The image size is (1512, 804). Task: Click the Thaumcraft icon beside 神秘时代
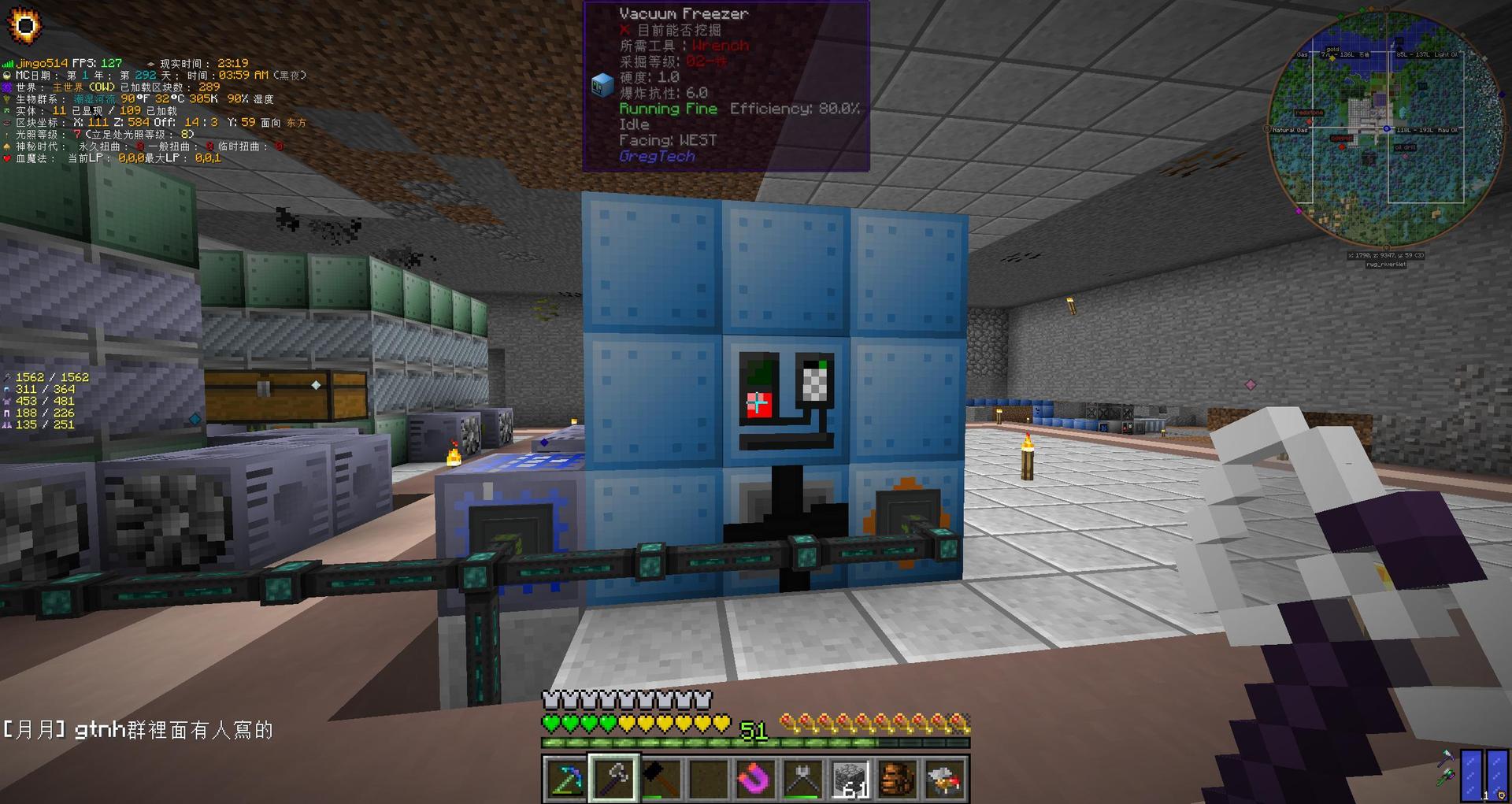[7, 146]
